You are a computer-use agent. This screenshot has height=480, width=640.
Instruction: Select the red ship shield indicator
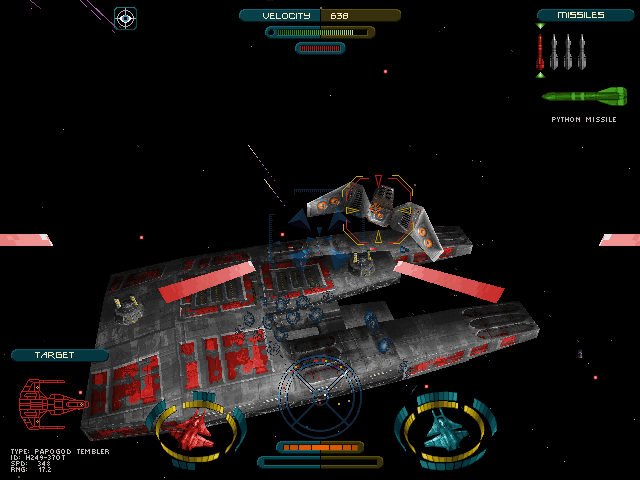click(x=196, y=430)
